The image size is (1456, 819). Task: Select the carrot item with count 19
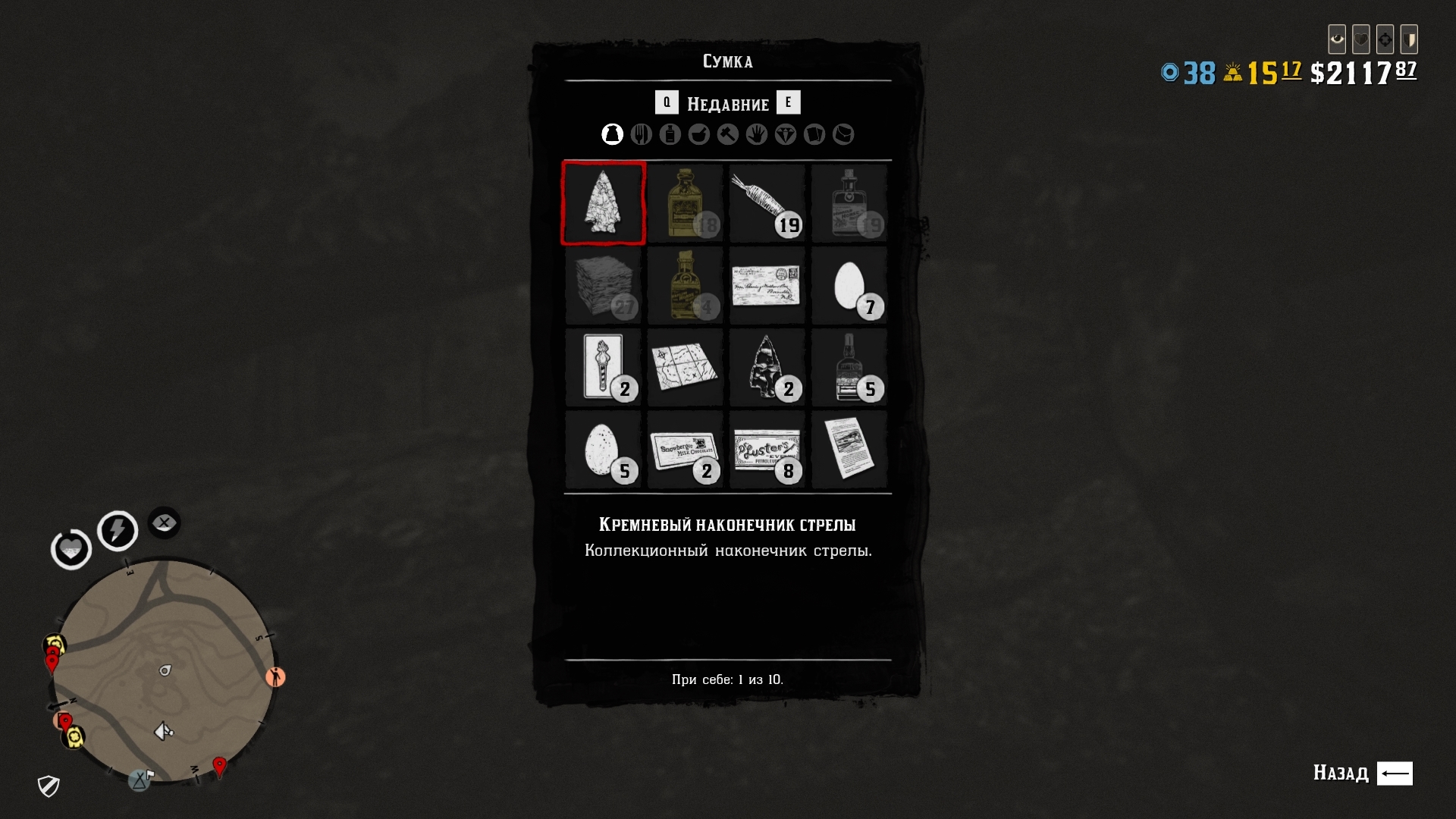[767, 202]
